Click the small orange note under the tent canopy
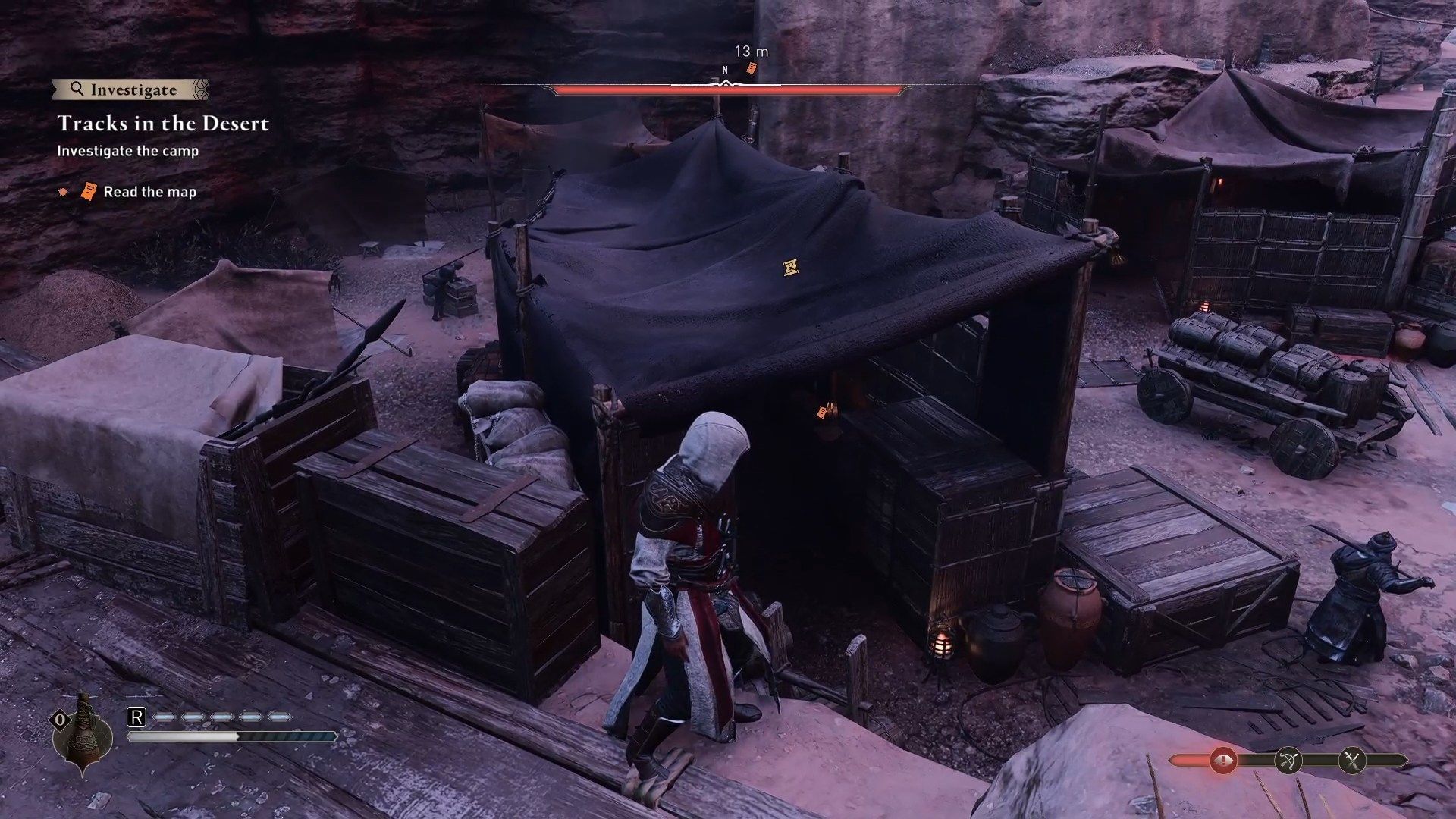 pyautogui.click(x=821, y=412)
